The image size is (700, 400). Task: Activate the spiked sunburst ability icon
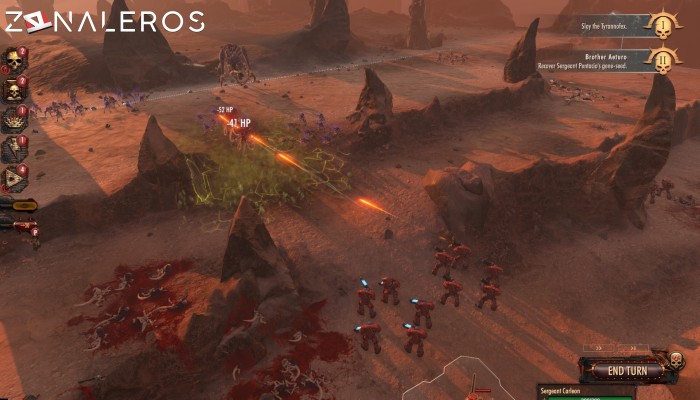15,119
